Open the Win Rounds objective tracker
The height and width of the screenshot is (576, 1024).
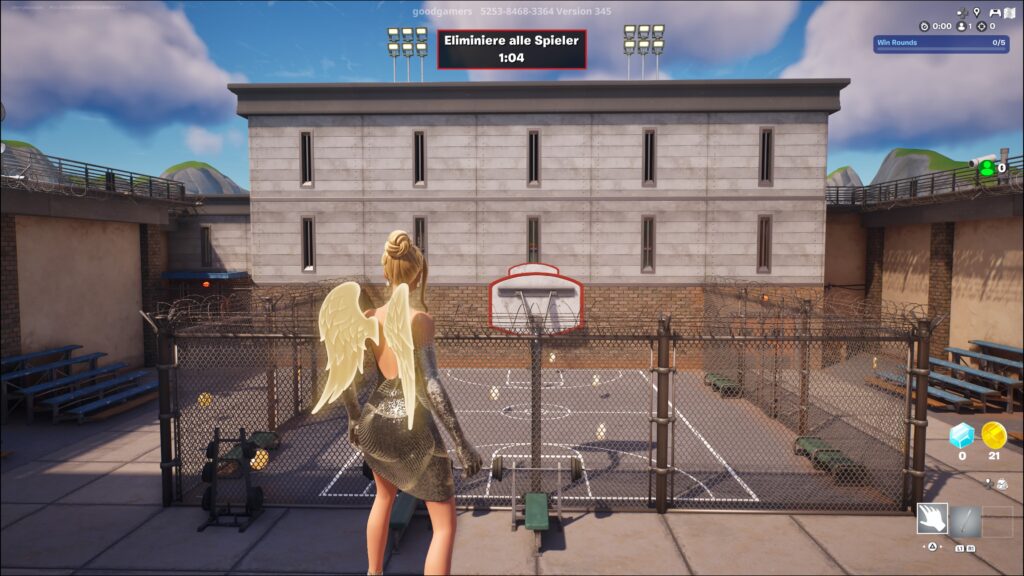click(940, 43)
